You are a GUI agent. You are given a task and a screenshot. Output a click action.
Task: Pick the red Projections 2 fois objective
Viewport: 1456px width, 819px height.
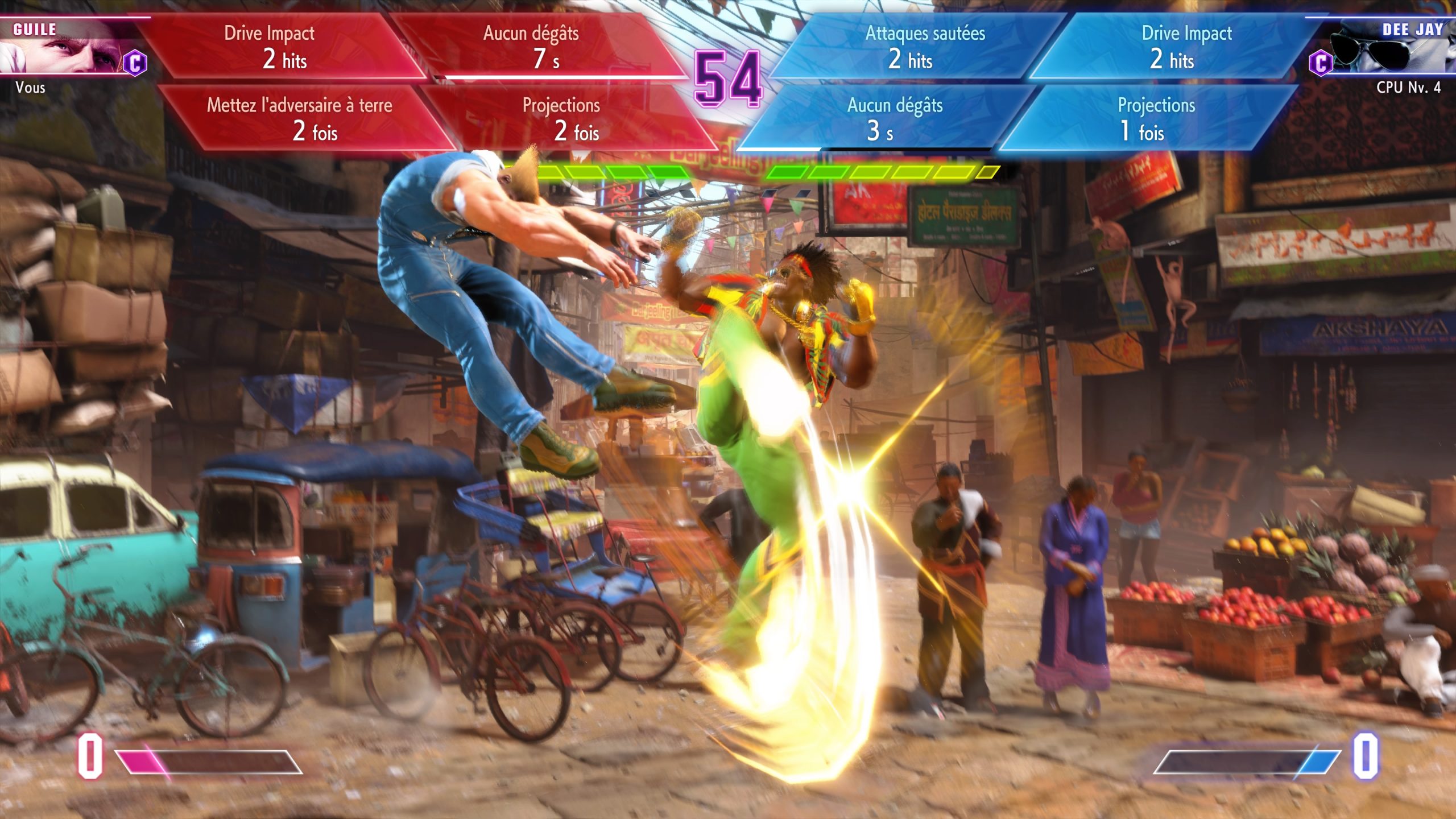coord(566,118)
